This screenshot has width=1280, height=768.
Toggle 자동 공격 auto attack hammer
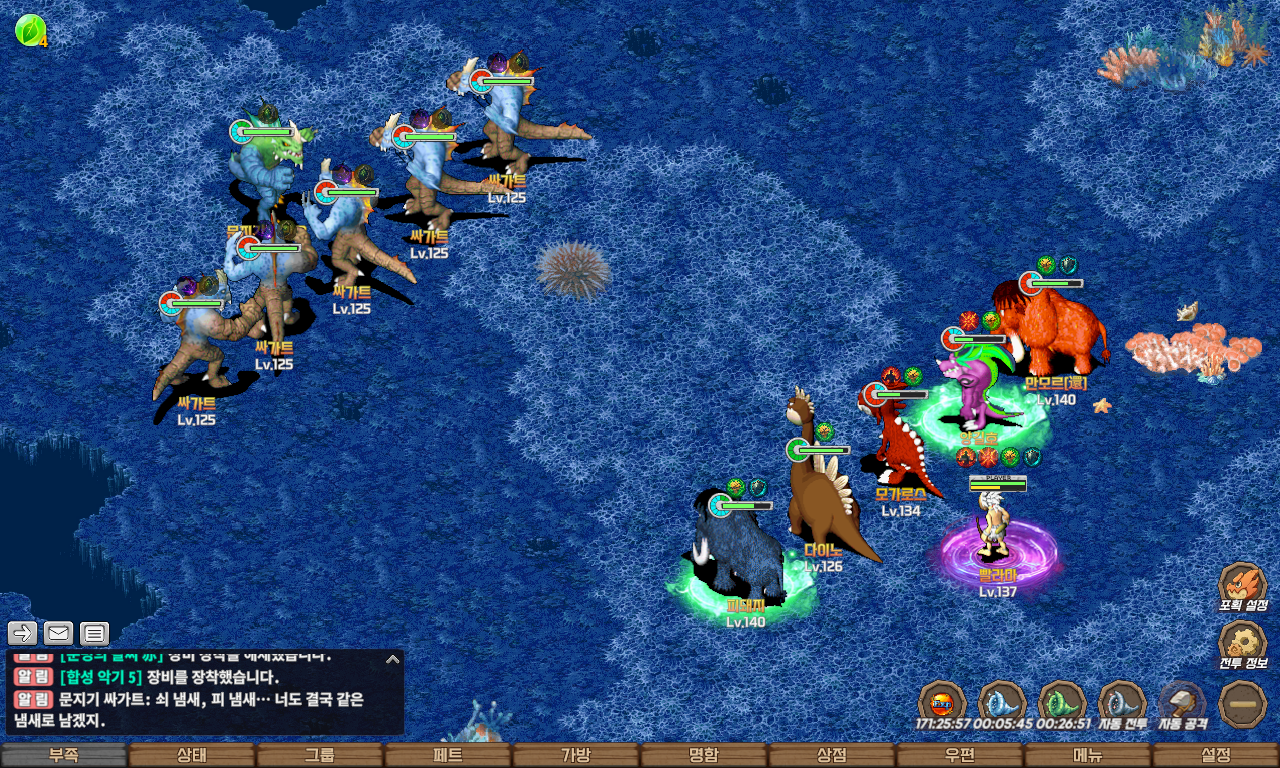(x=1182, y=702)
